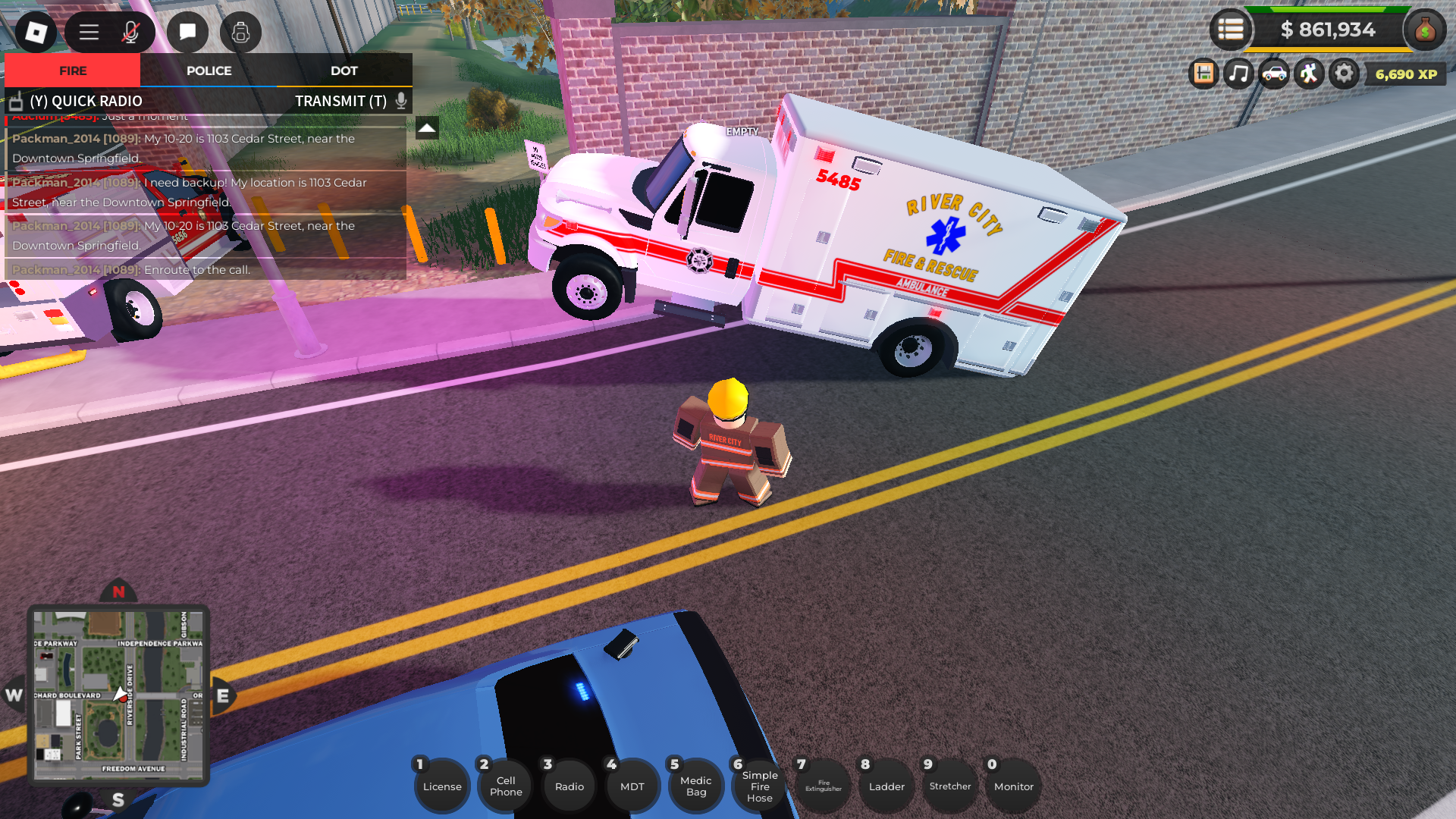Open the vehicle spawner car icon
Image resolution: width=1456 pixels, height=819 pixels.
click(1273, 74)
